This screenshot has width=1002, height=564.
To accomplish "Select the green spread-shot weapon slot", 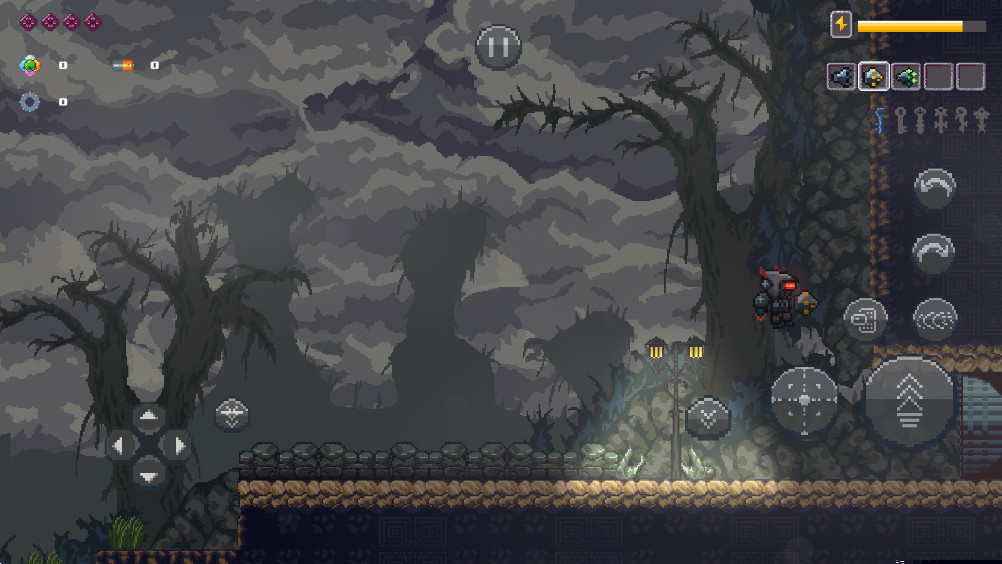I will 906,76.
